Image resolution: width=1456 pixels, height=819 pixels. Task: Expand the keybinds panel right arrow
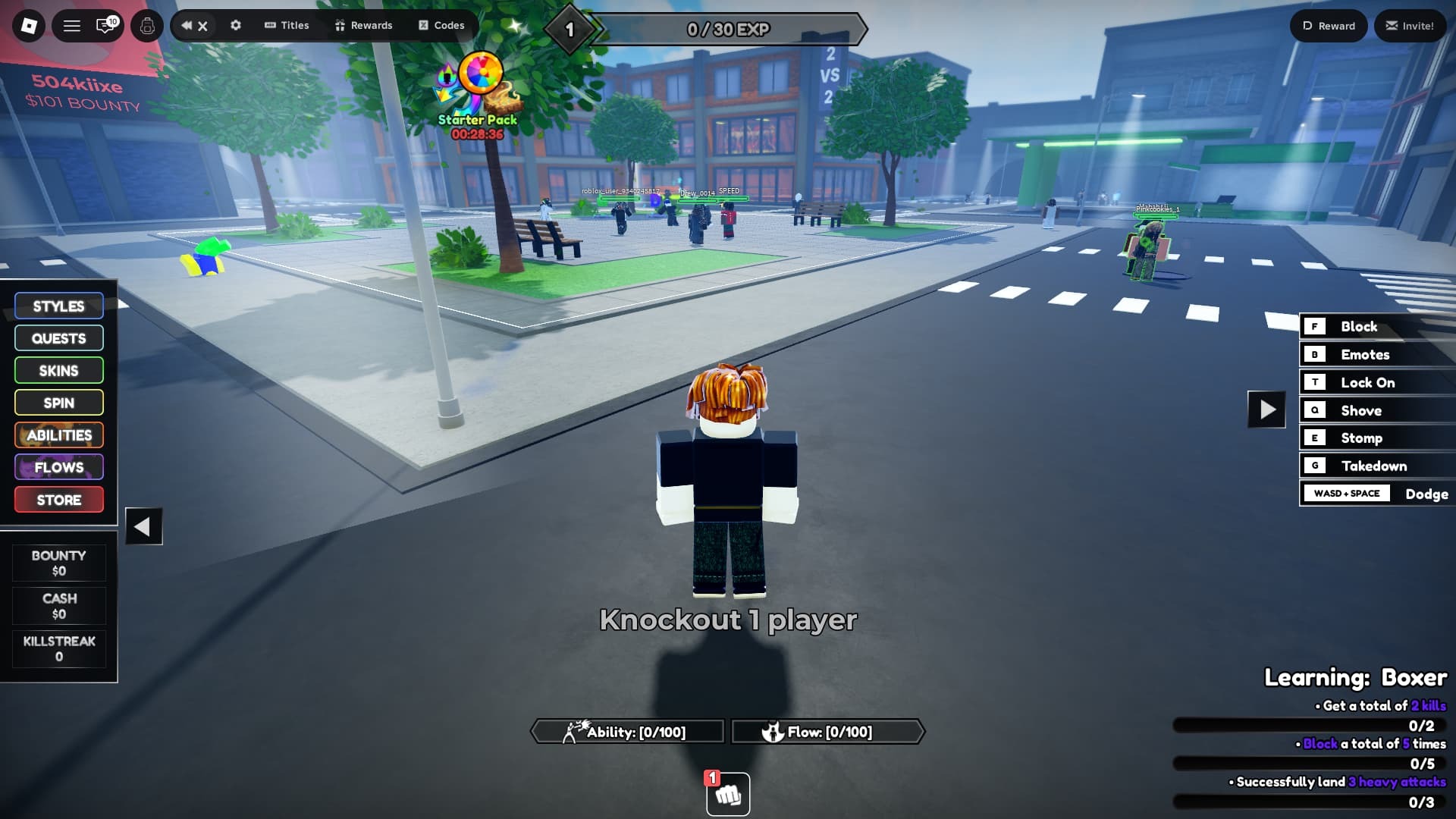tap(1265, 409)
